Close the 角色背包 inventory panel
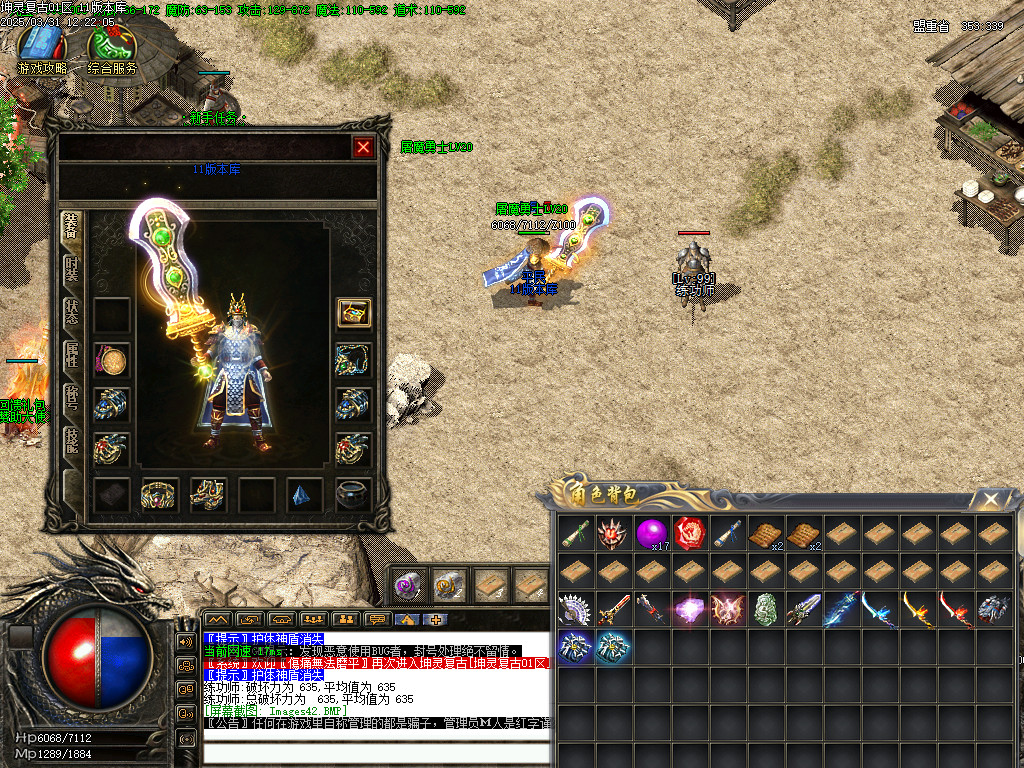 coord(990,498)
